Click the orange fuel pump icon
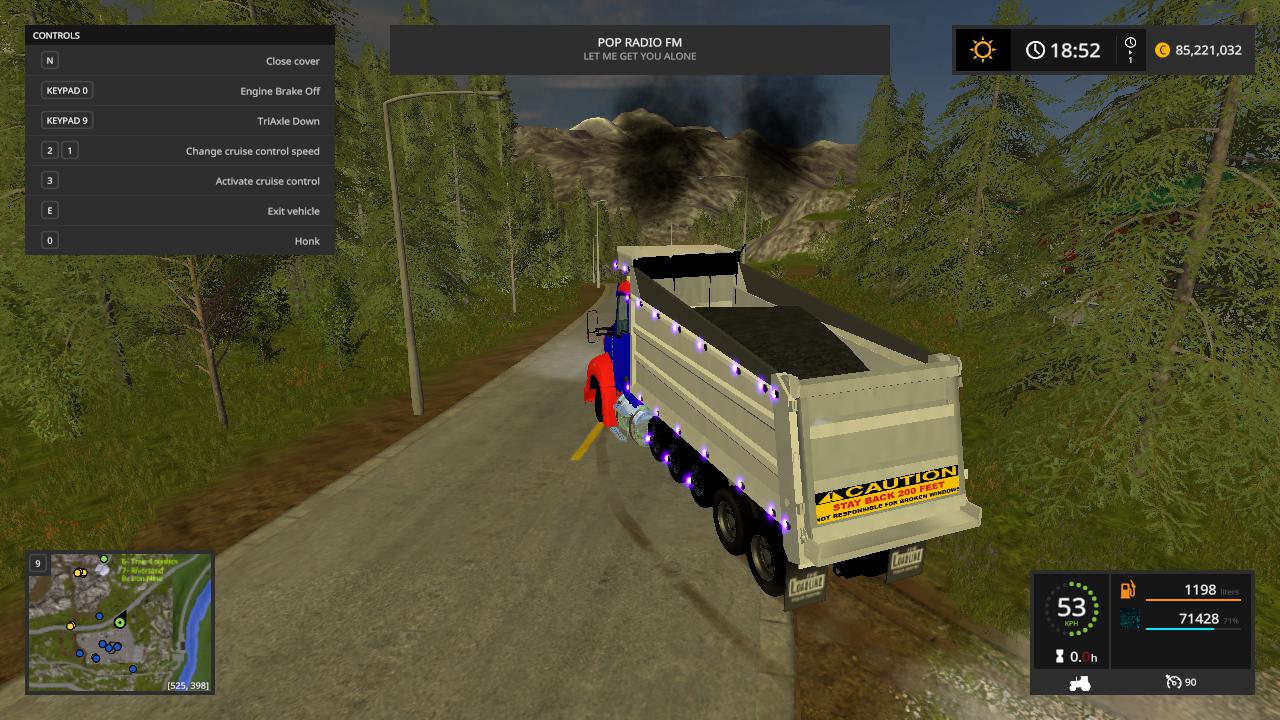This screenshot has height=720, width=1280. pyautogui.click(x=1128, y=590)
